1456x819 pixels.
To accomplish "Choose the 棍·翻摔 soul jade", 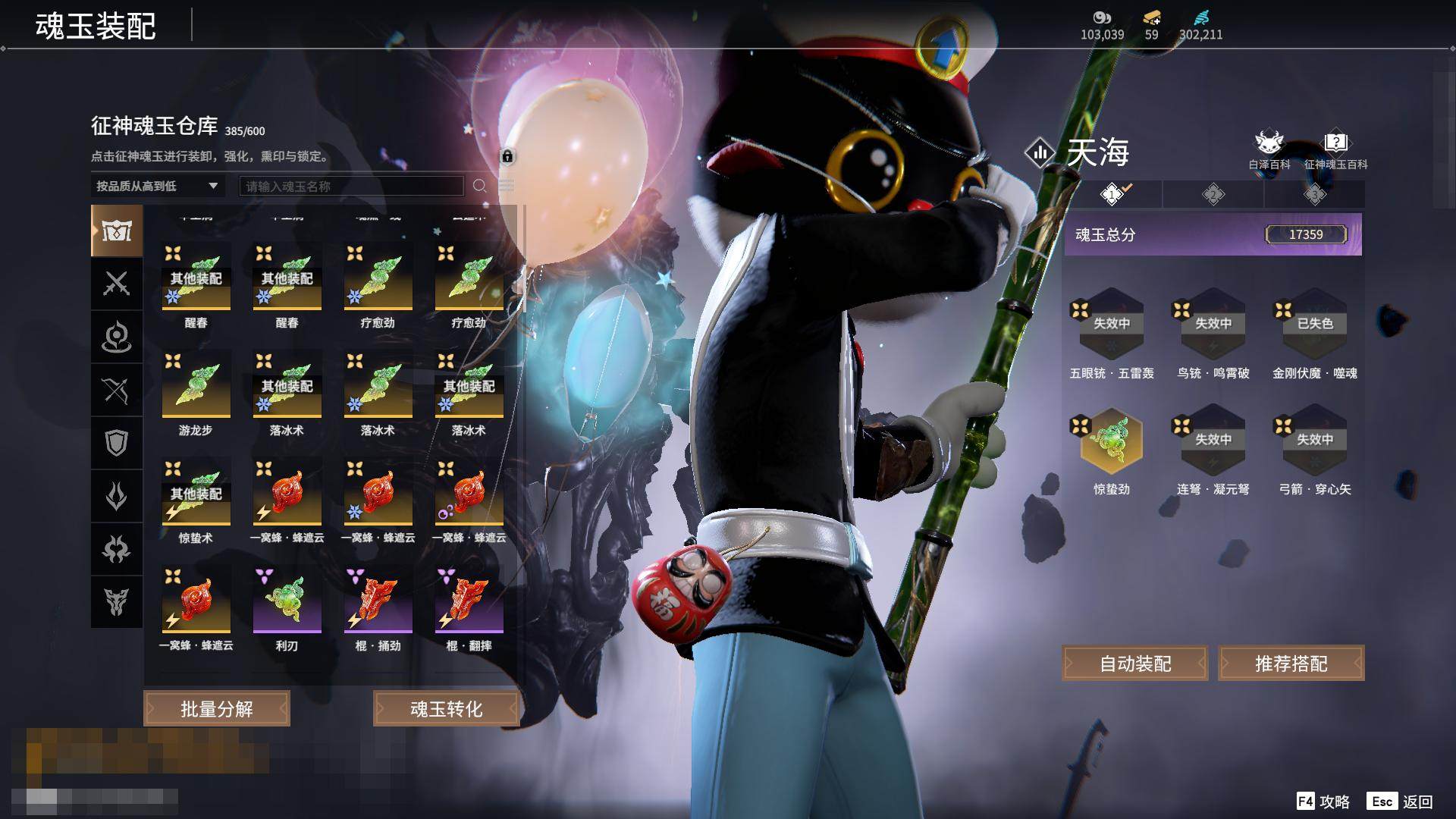I will click(469, 601).
